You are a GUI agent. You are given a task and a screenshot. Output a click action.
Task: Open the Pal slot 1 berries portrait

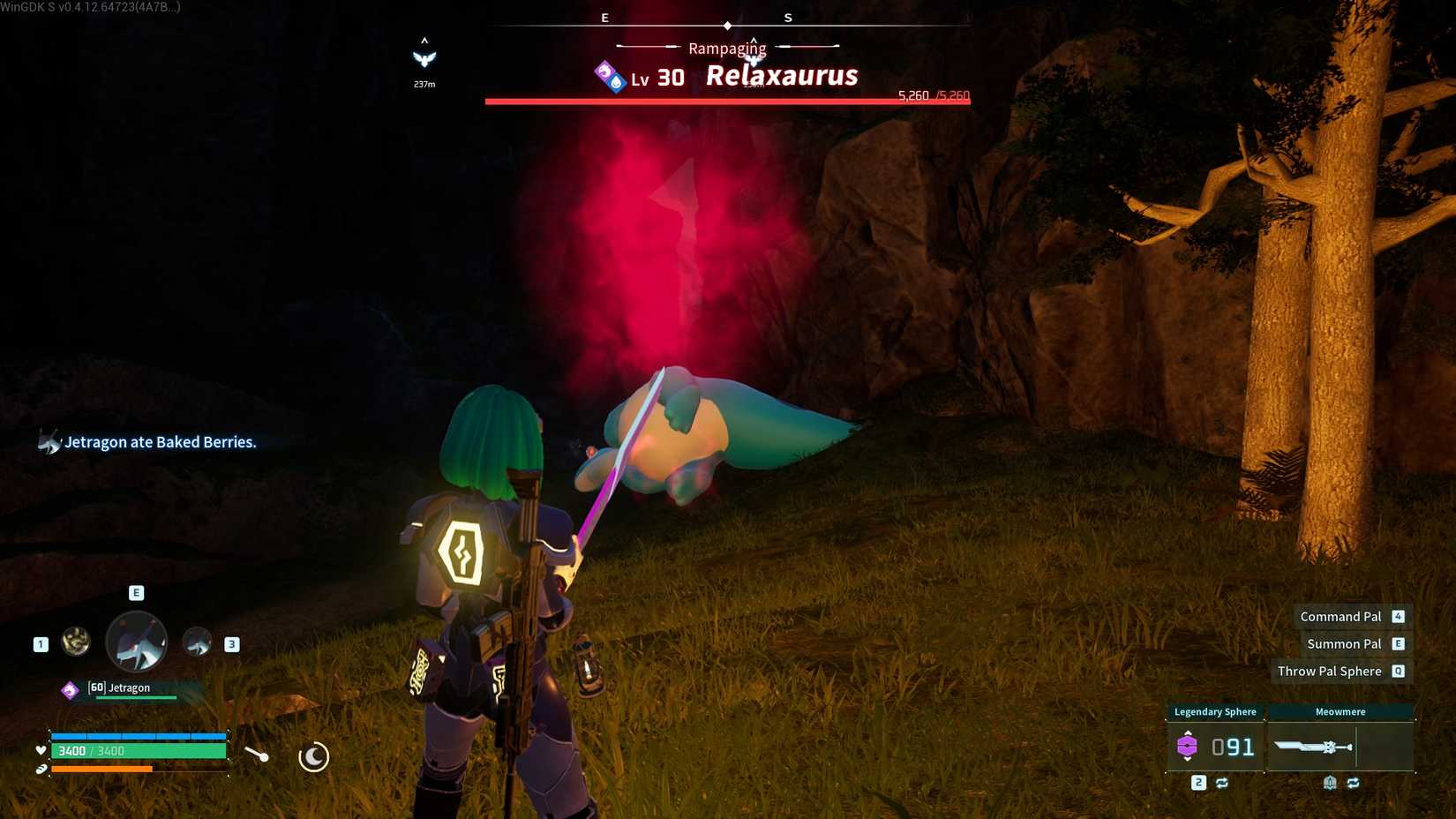[75, 641]
